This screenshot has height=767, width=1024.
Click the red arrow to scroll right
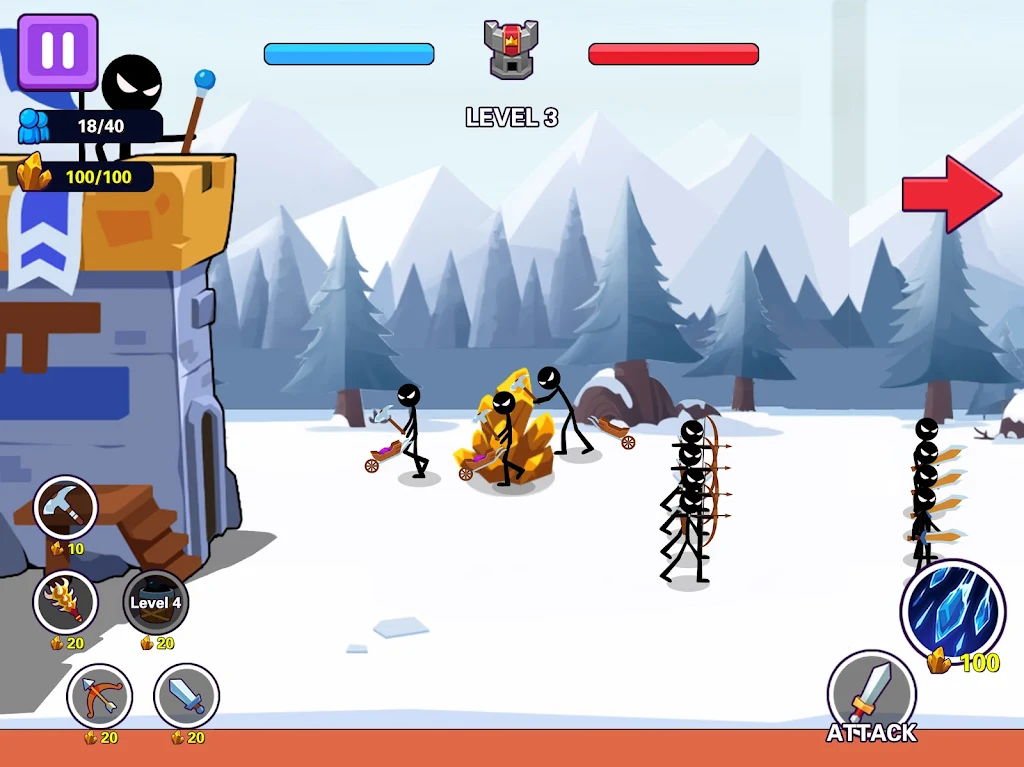click(x=951, y=194)
